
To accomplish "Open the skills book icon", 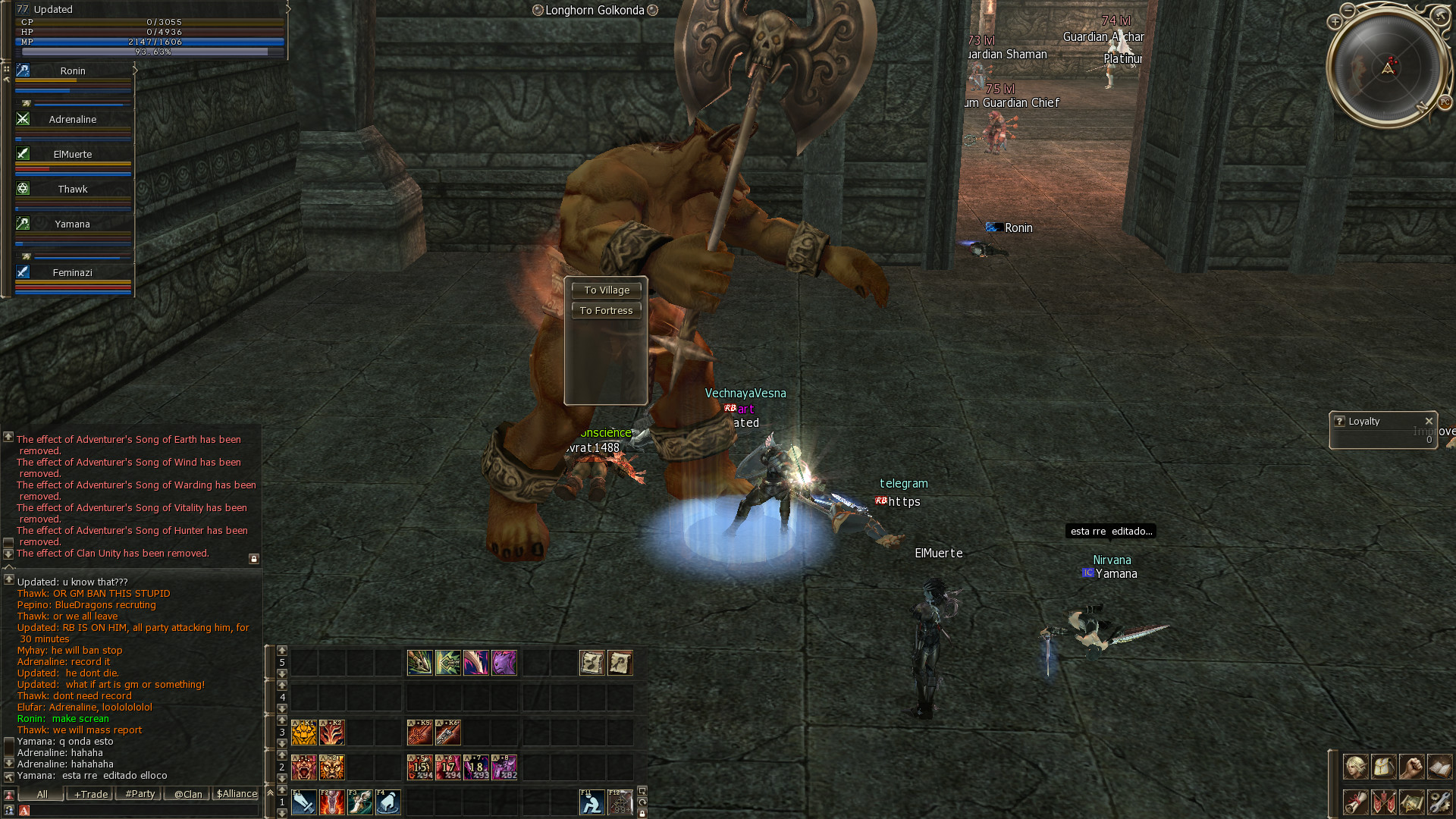I will [1439, 767].
